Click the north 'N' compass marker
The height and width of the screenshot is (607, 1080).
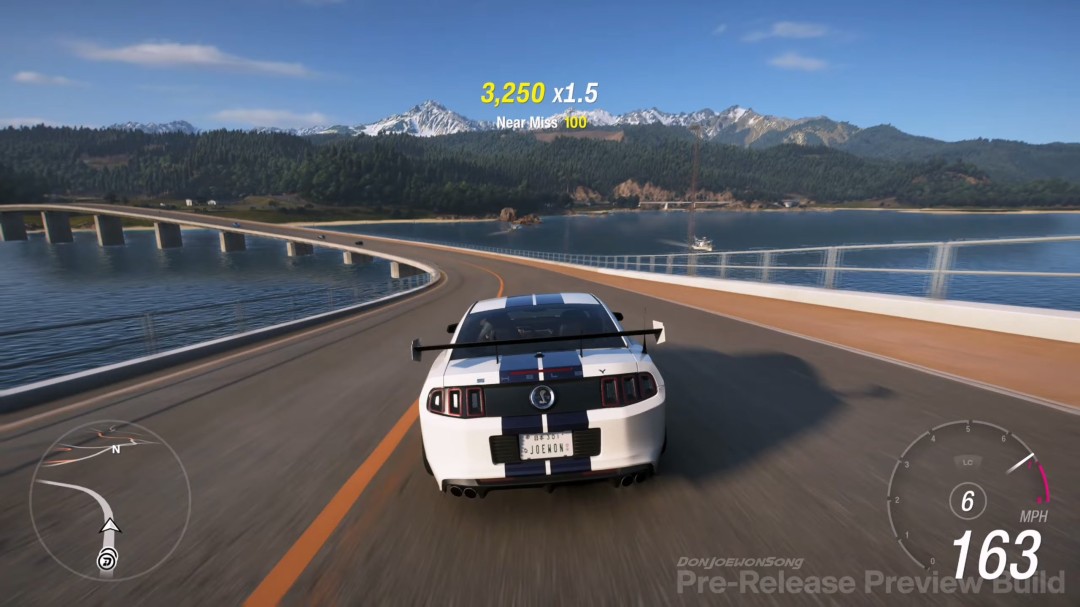[x=116, y=450]
